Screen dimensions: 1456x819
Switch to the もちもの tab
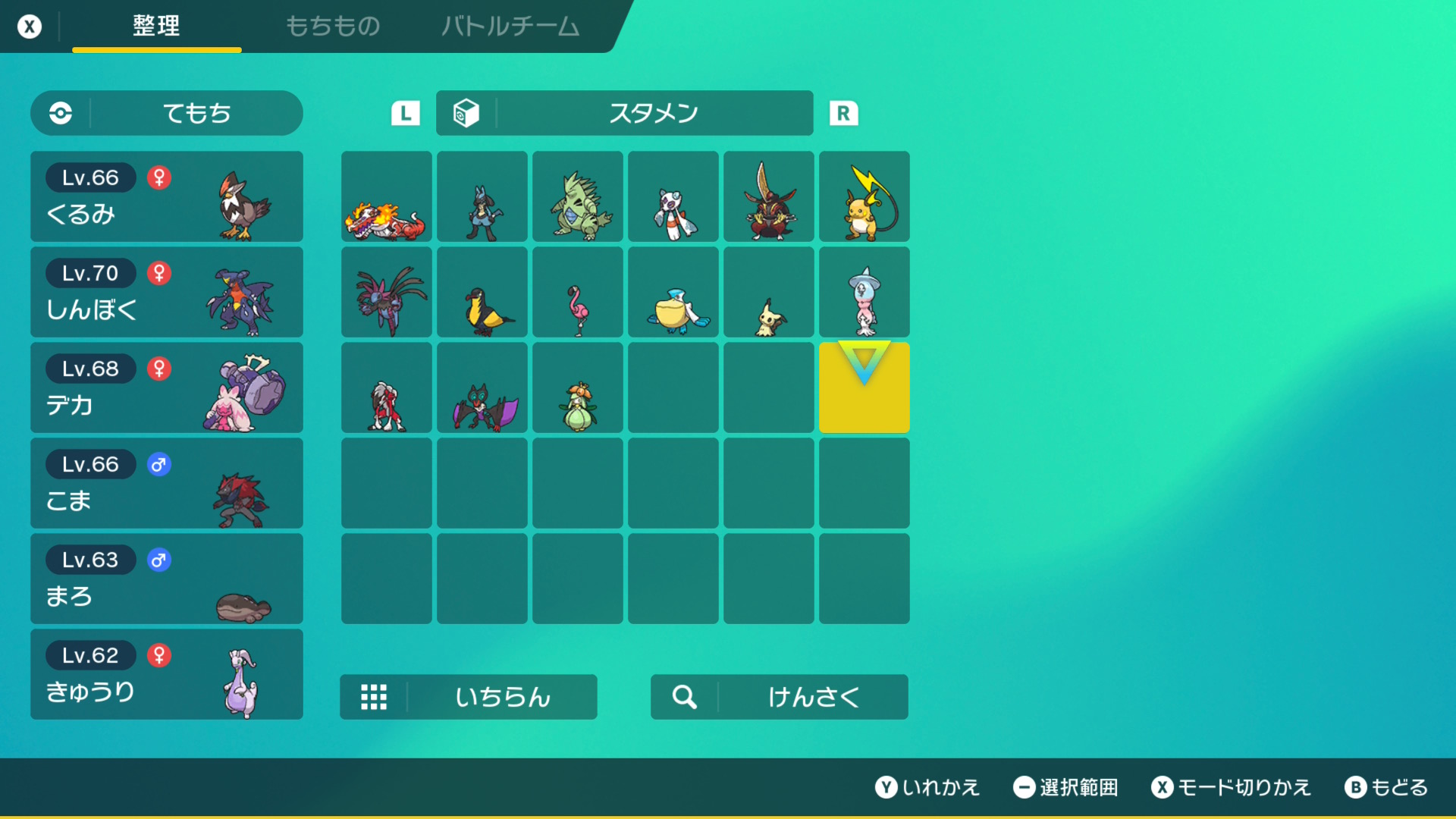click(x=332, y=27)
